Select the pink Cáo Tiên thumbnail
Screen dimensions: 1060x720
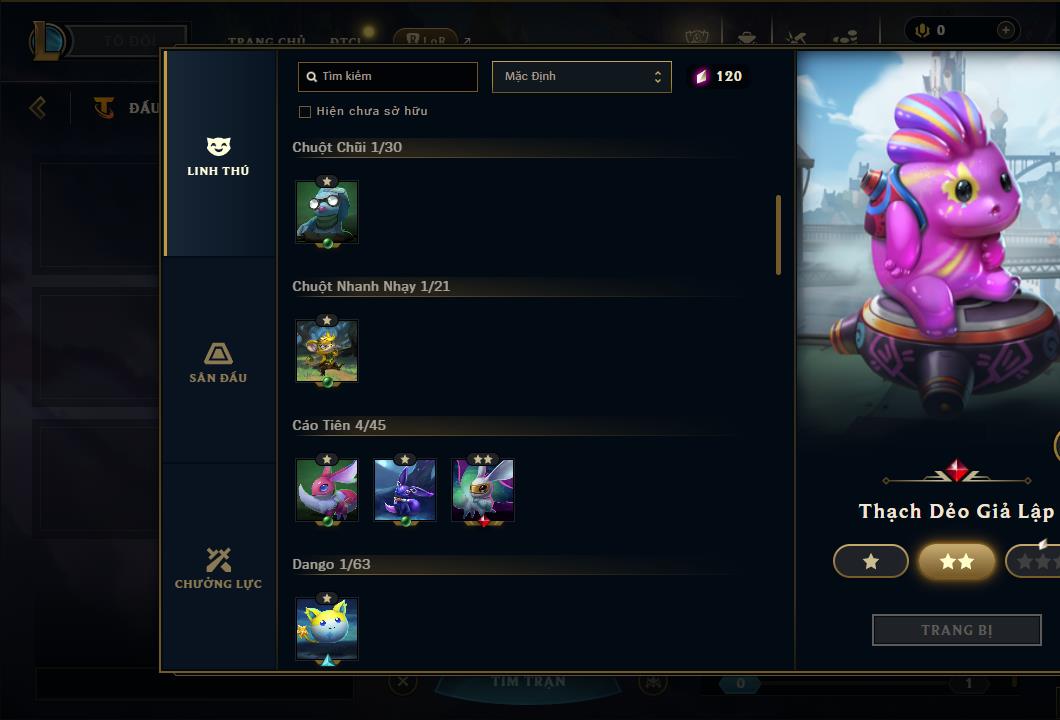pyautogui.click(x=327, y=490)
